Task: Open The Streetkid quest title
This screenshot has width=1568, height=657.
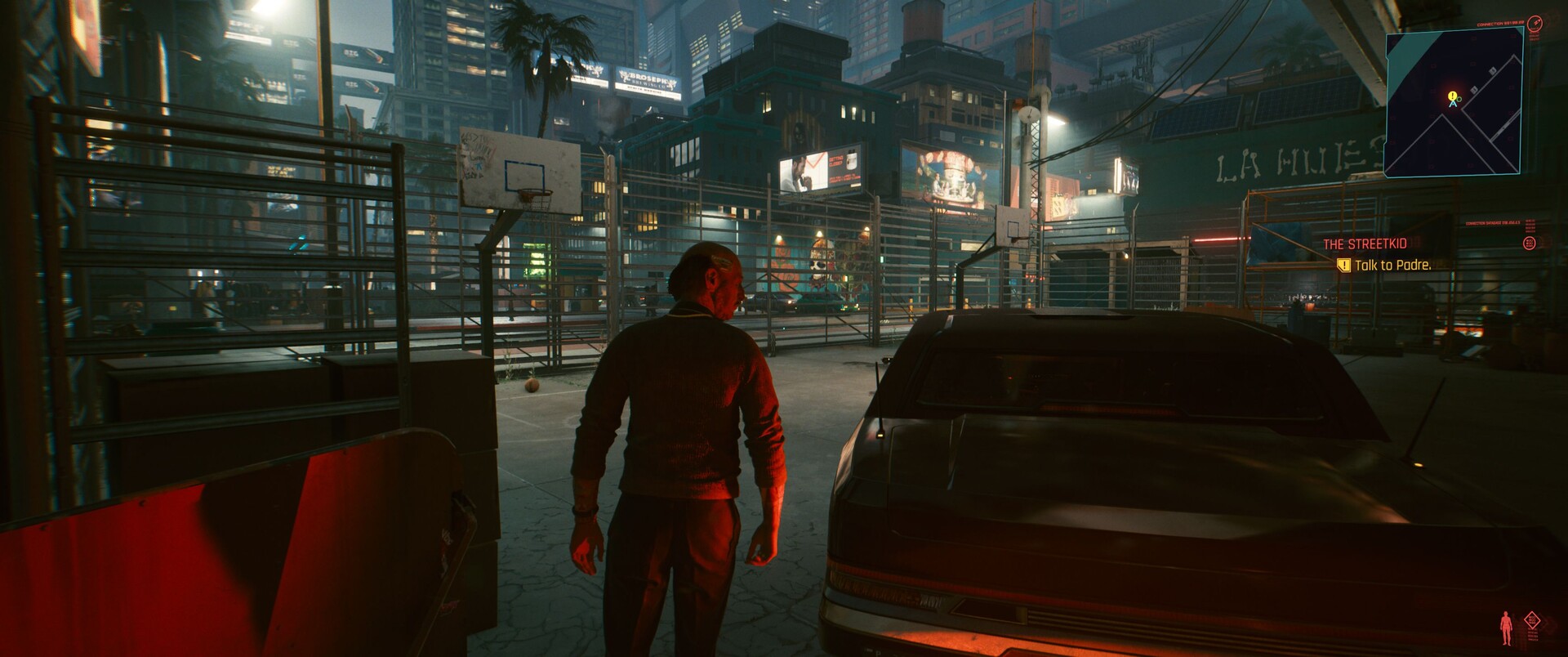Action: pos(1365,244)
